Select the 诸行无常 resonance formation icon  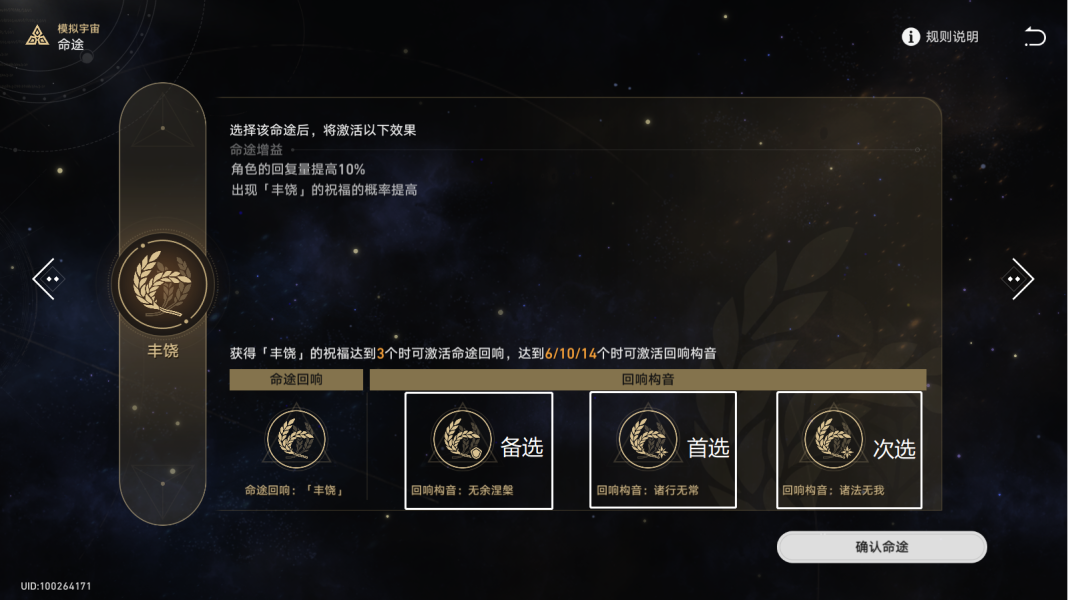pyautogui.click(x=648, y=439)
